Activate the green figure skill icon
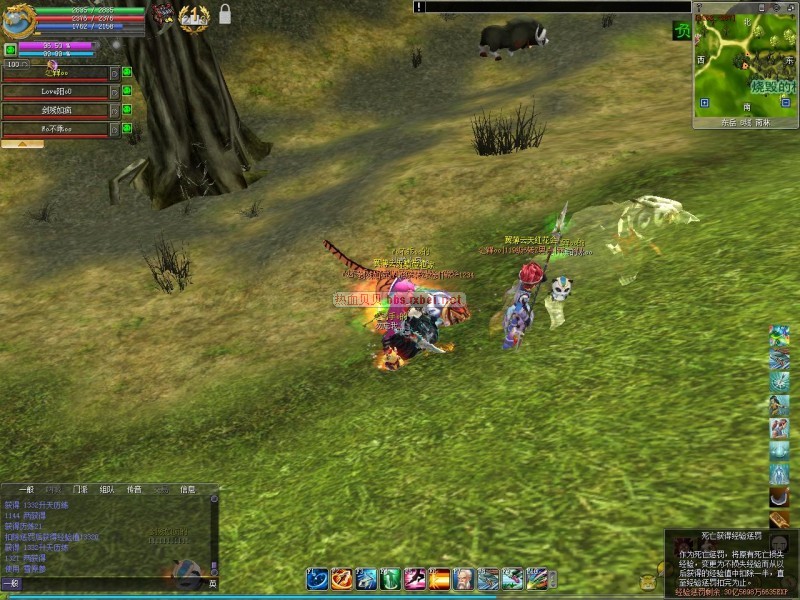 click(x=391, y=578)
